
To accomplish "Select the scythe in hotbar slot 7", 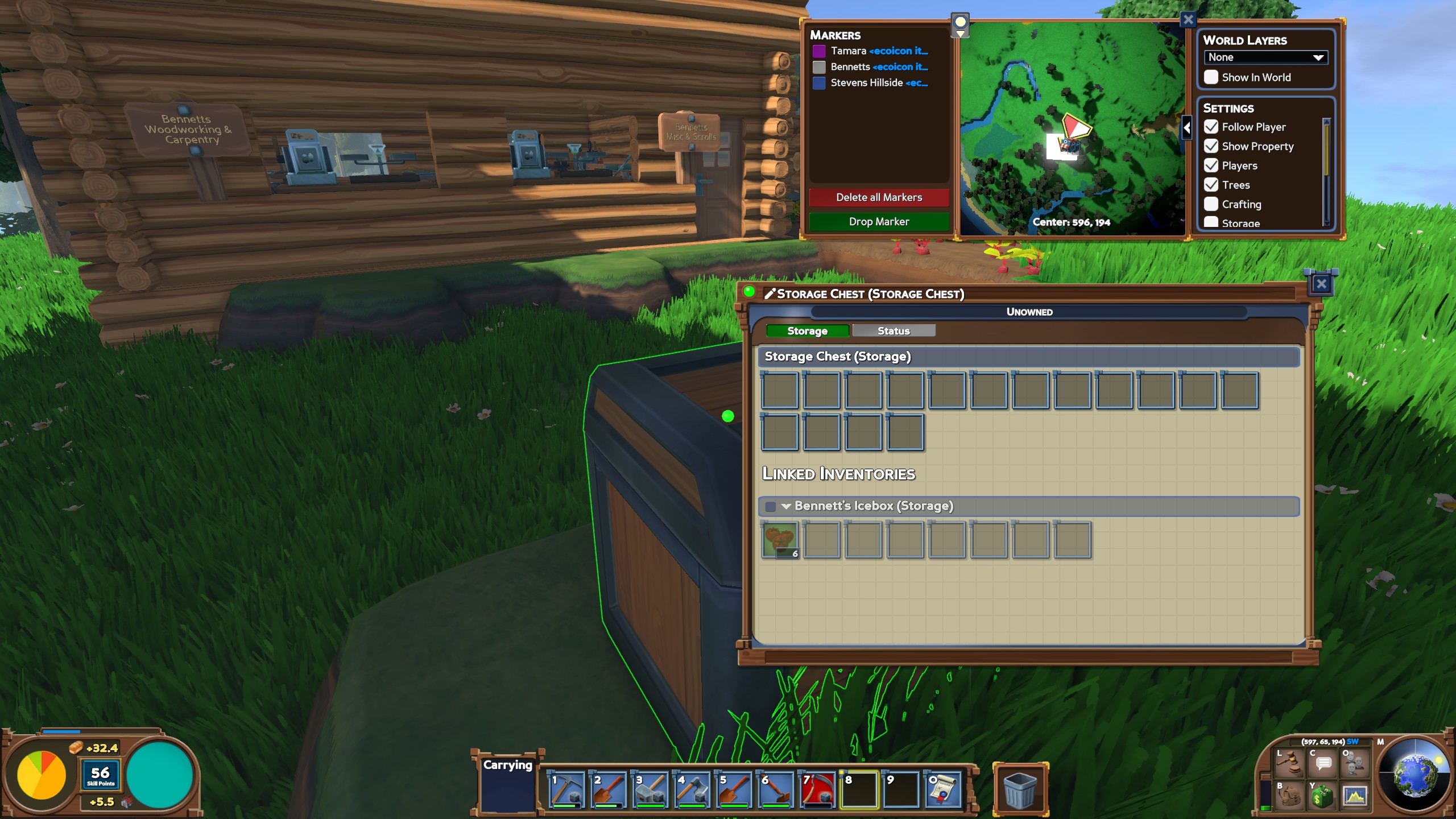I will [817, 791].
